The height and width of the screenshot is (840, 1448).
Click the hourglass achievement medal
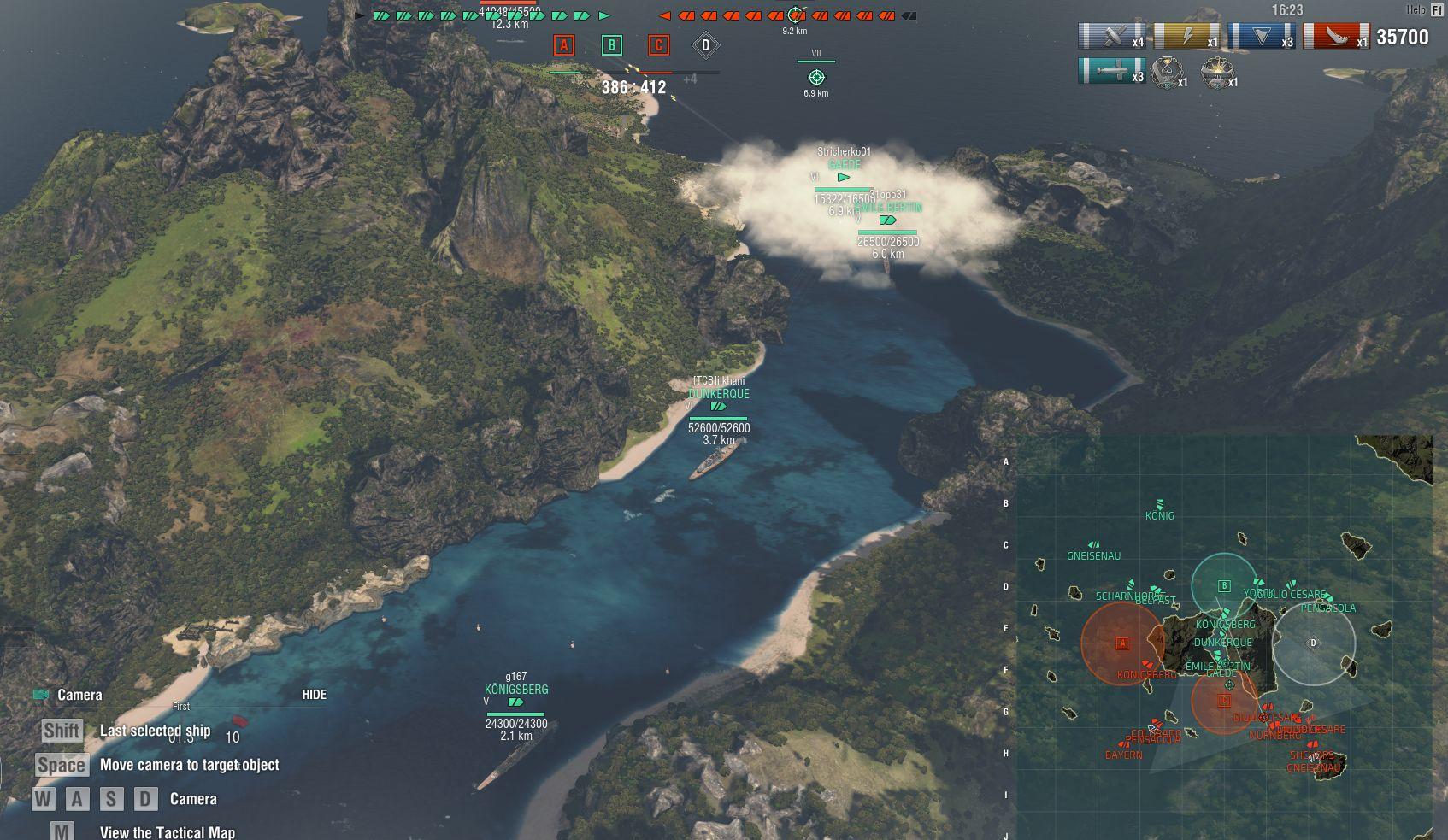point(1167,73)
